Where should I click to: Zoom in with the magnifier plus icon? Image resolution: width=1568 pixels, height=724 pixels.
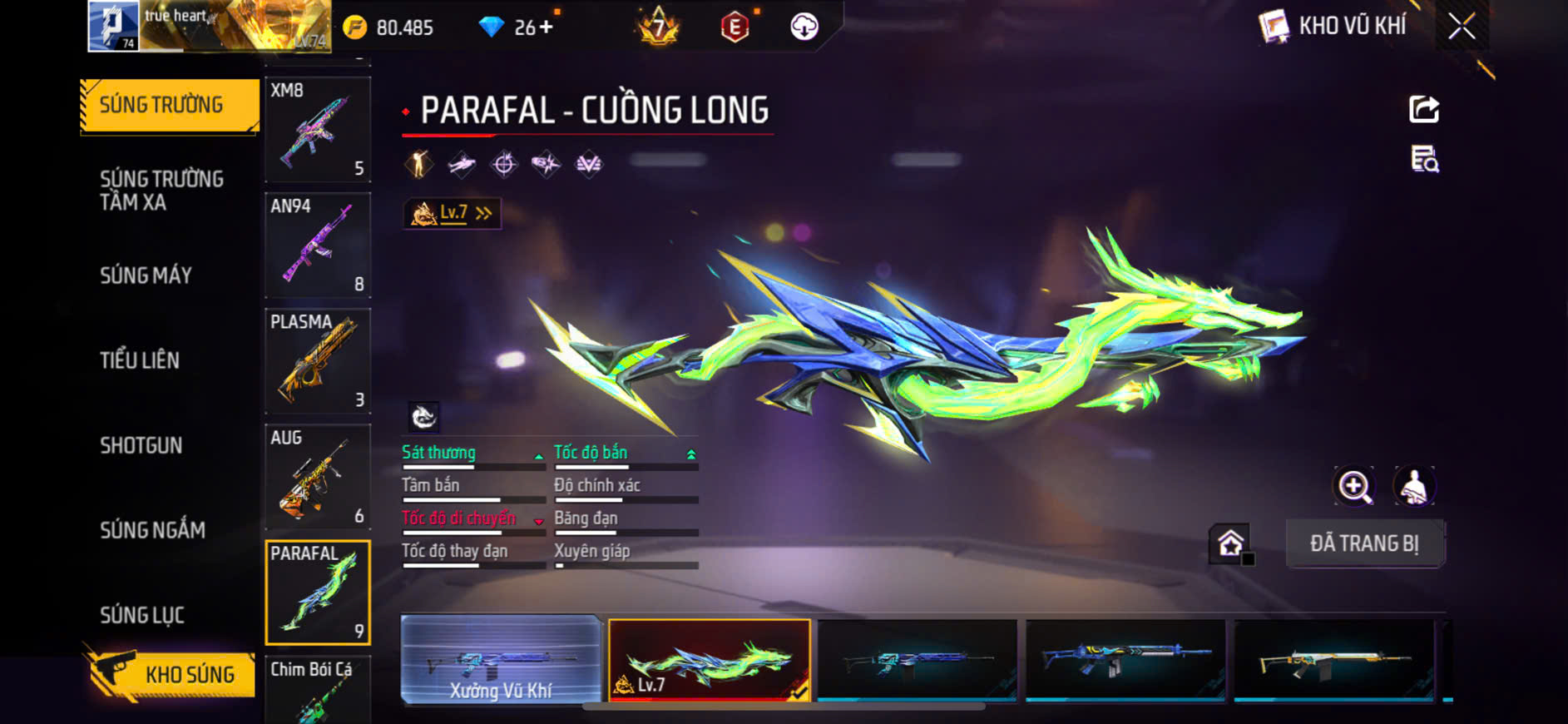pos(1354,487)
